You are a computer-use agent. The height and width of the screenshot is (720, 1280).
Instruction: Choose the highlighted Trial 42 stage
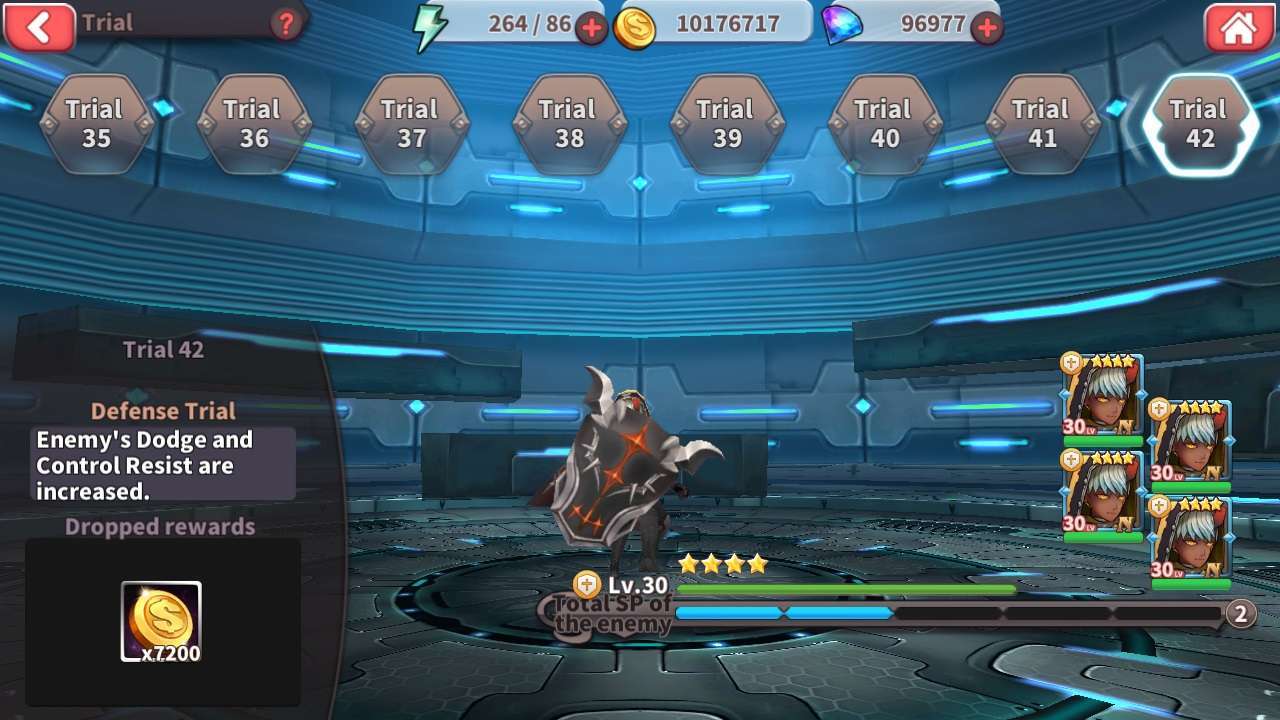point(1200,124)
